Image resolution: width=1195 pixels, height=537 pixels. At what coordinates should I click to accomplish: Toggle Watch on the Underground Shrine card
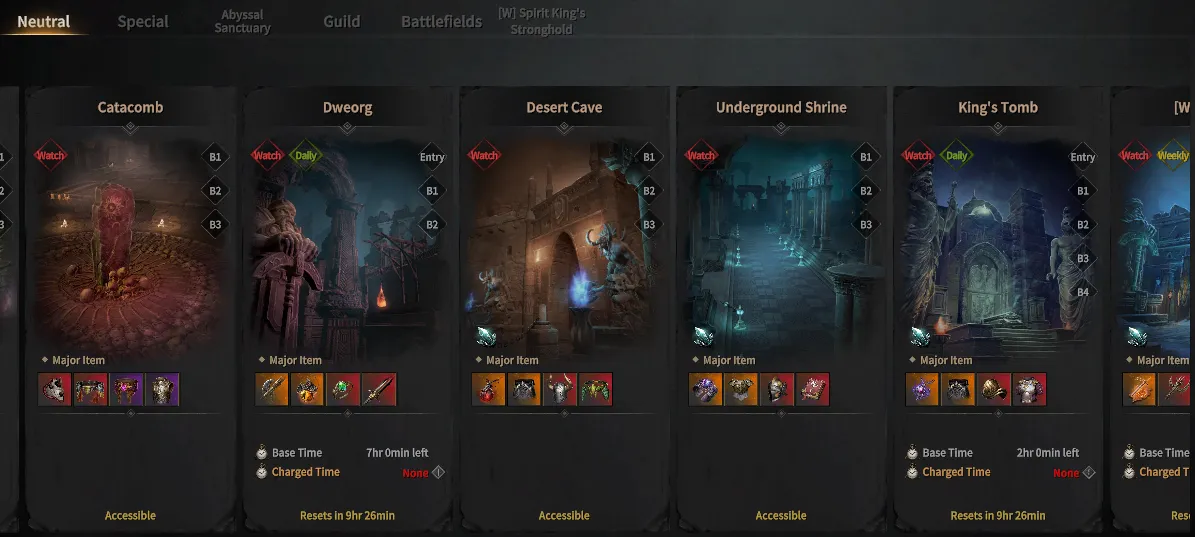pyautogui.click(x=701, y=156)
